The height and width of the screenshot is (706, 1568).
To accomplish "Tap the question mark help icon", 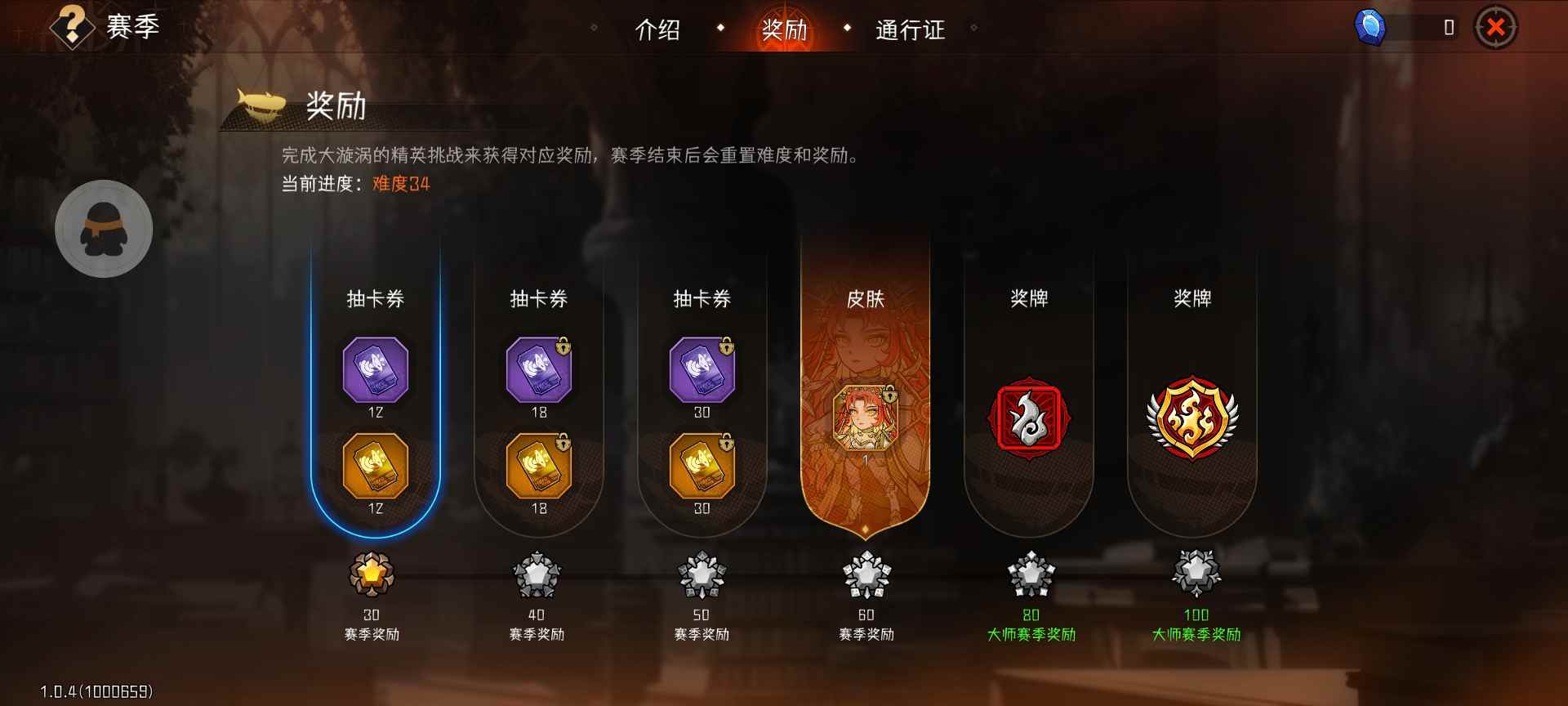I will coord(72,27).
